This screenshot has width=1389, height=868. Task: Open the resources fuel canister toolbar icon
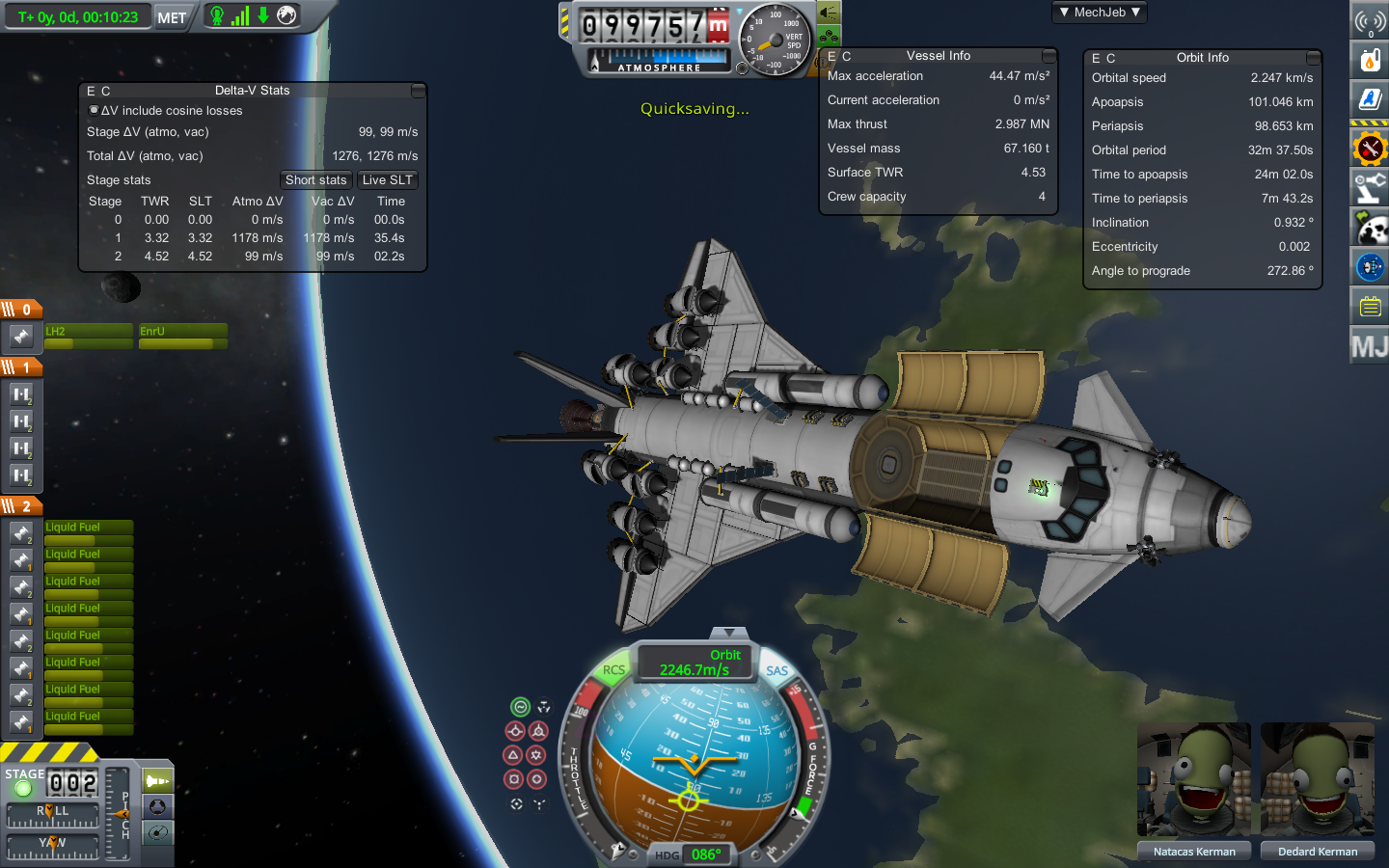pyautogui.click(x=1370, y=60)
